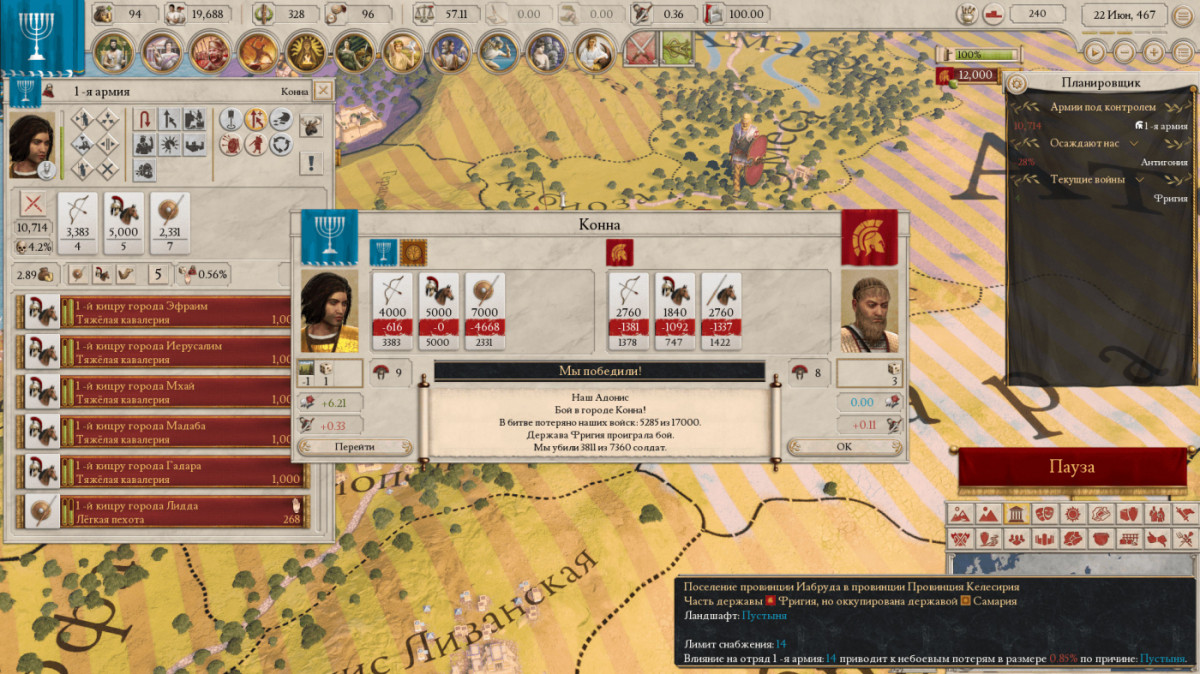Select the Фригия war entry in planner
This screenshot has width=1200, height=674.
point(1171,198)
